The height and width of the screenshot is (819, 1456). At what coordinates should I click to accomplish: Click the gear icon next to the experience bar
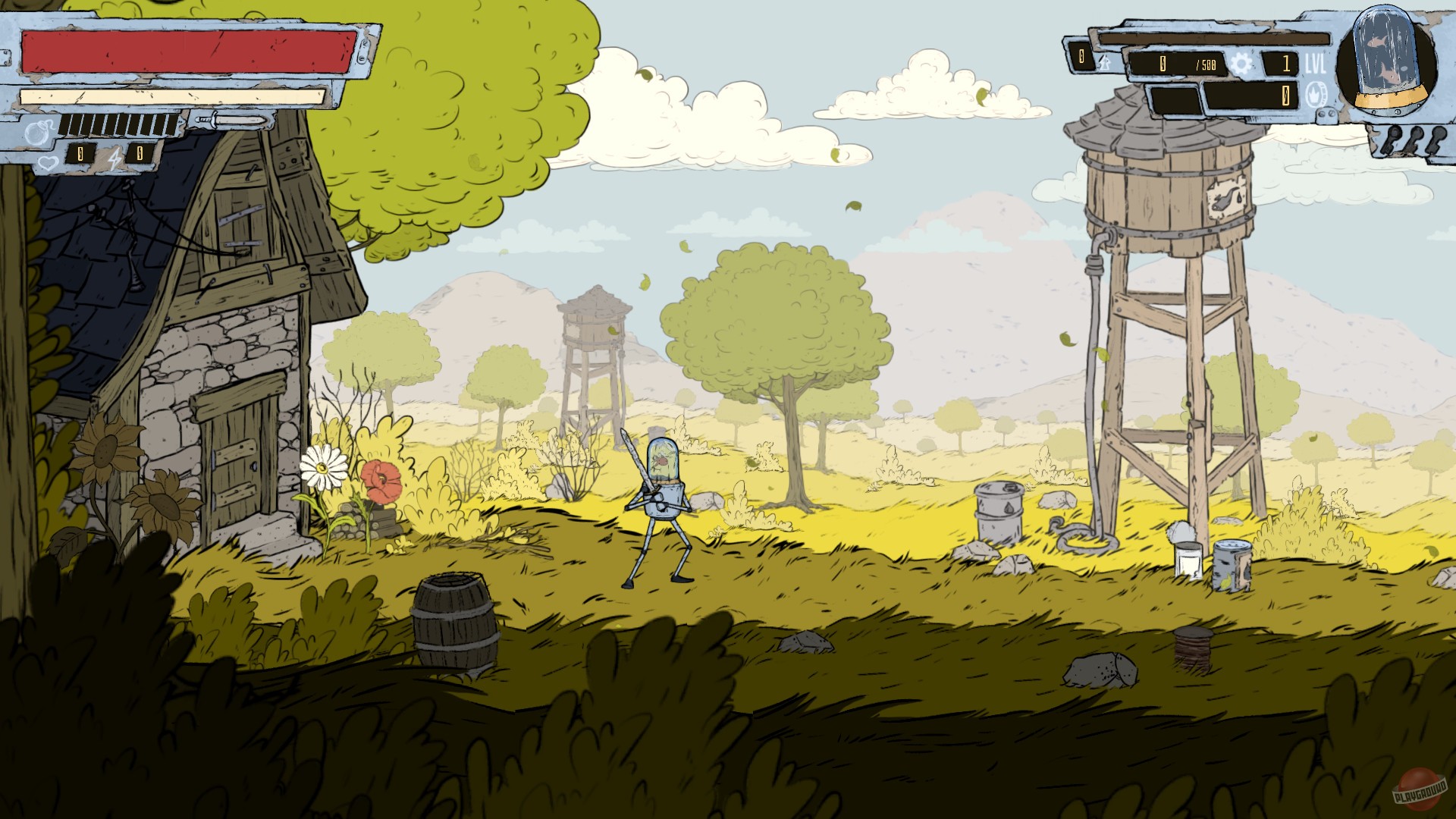pos(1242,64)
